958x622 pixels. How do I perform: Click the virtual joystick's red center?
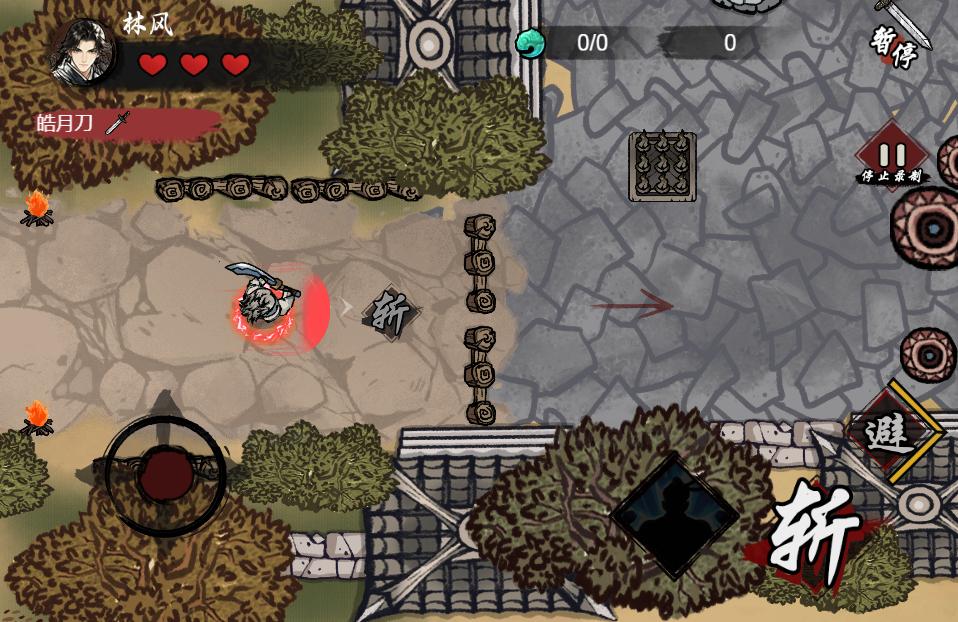[x=165, y=475]
